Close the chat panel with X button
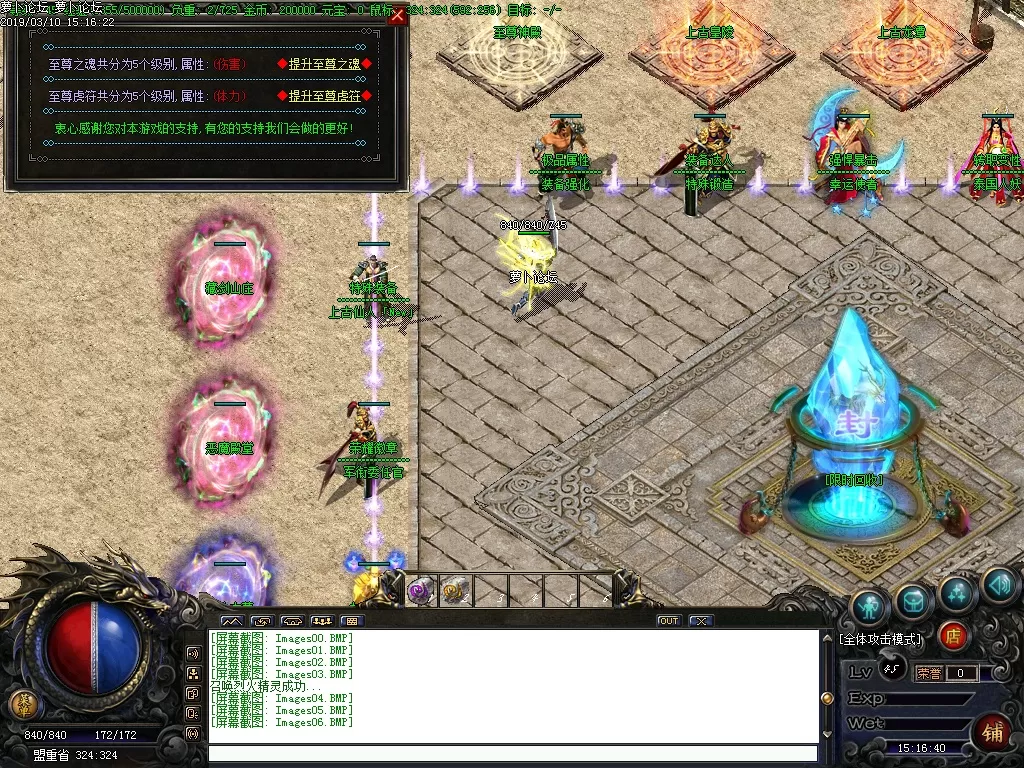This screenshot has height=768, width=1024. [700, 621]
